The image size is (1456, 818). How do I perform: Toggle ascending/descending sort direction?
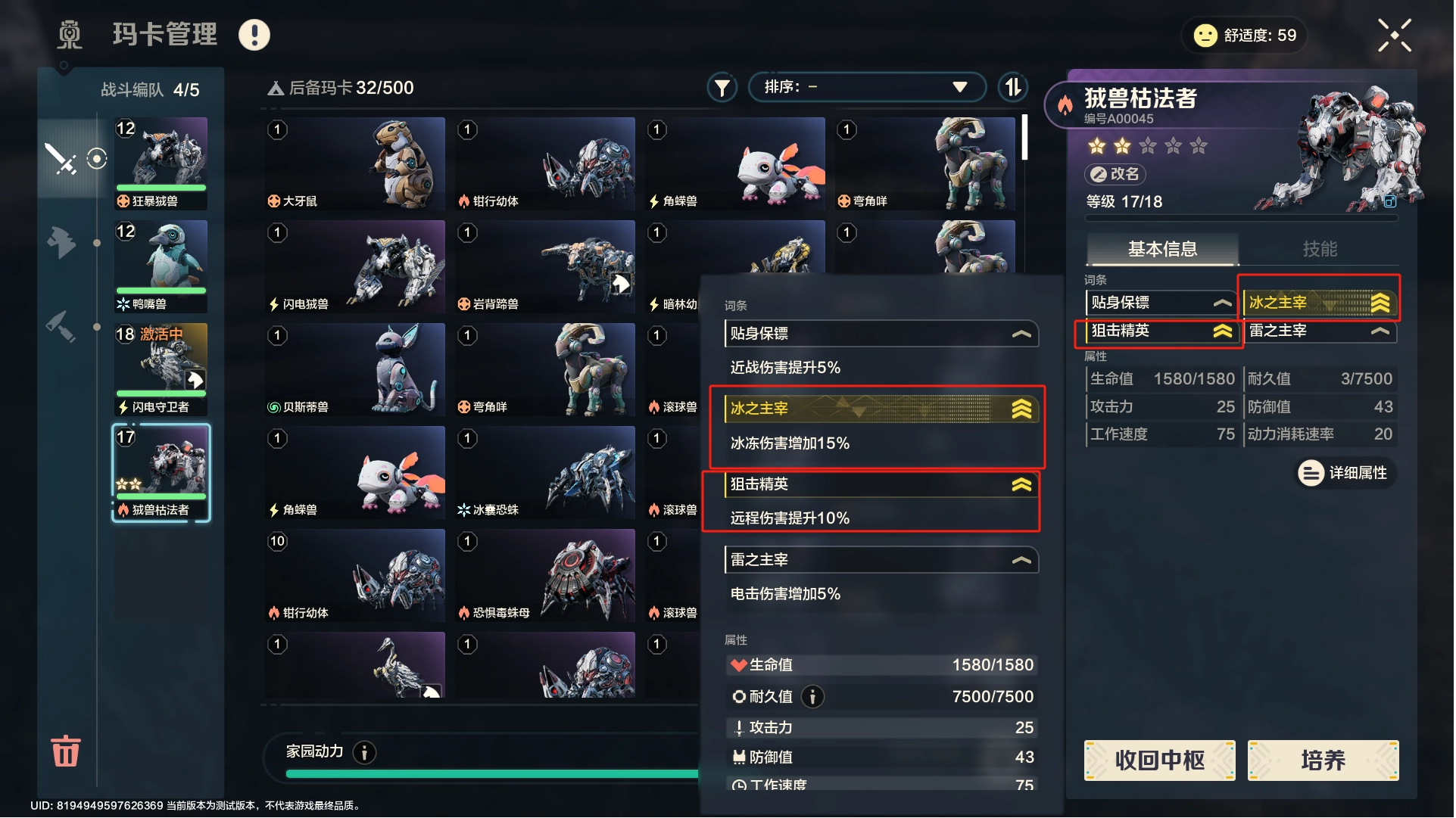point(1013,88)
